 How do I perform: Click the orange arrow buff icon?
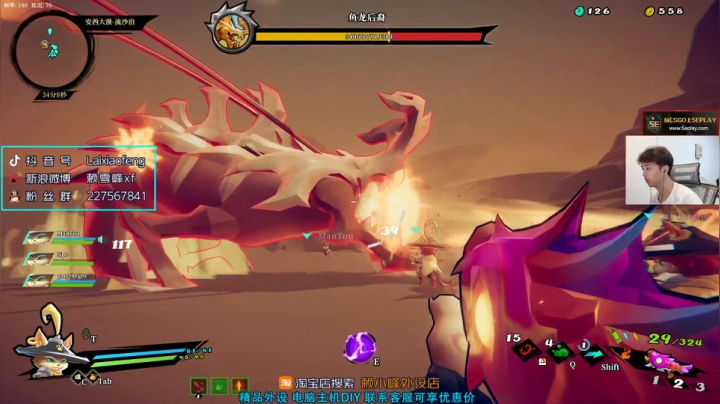pos(238,385)
